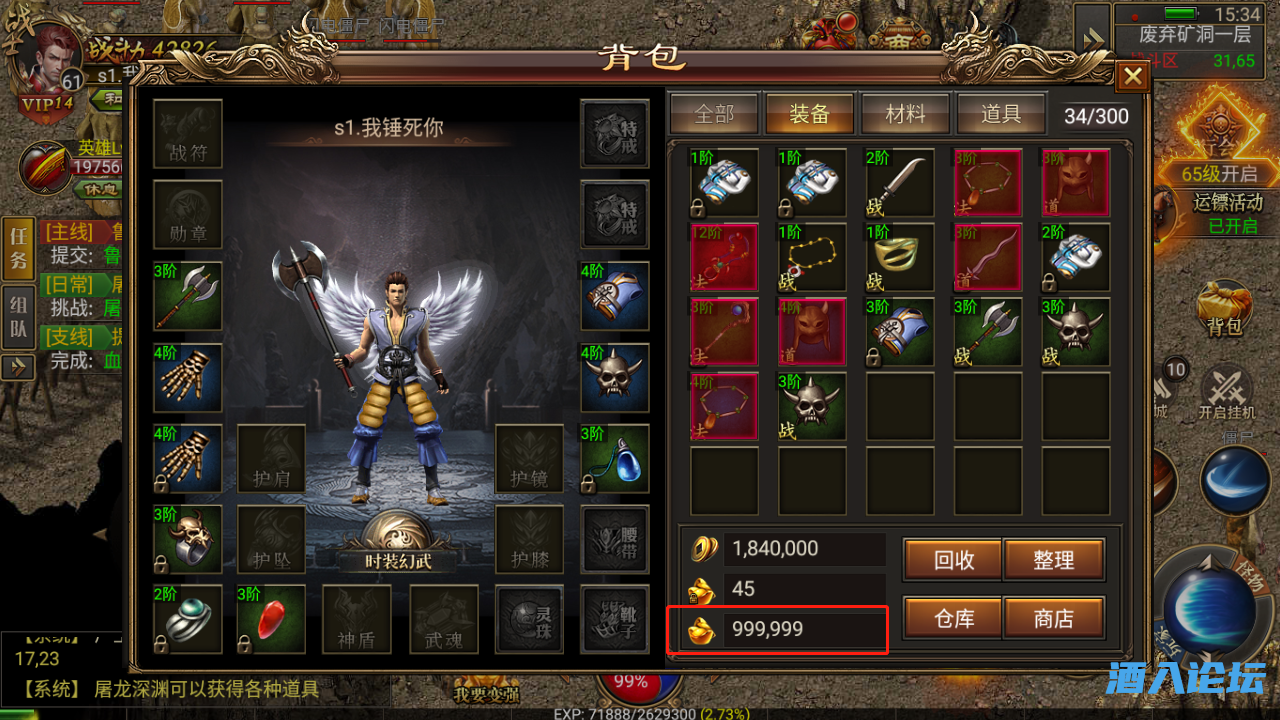Screen dimensions: 1280x720
Task: Switch to the 道具 items tab
Action: click(1002, 113)
